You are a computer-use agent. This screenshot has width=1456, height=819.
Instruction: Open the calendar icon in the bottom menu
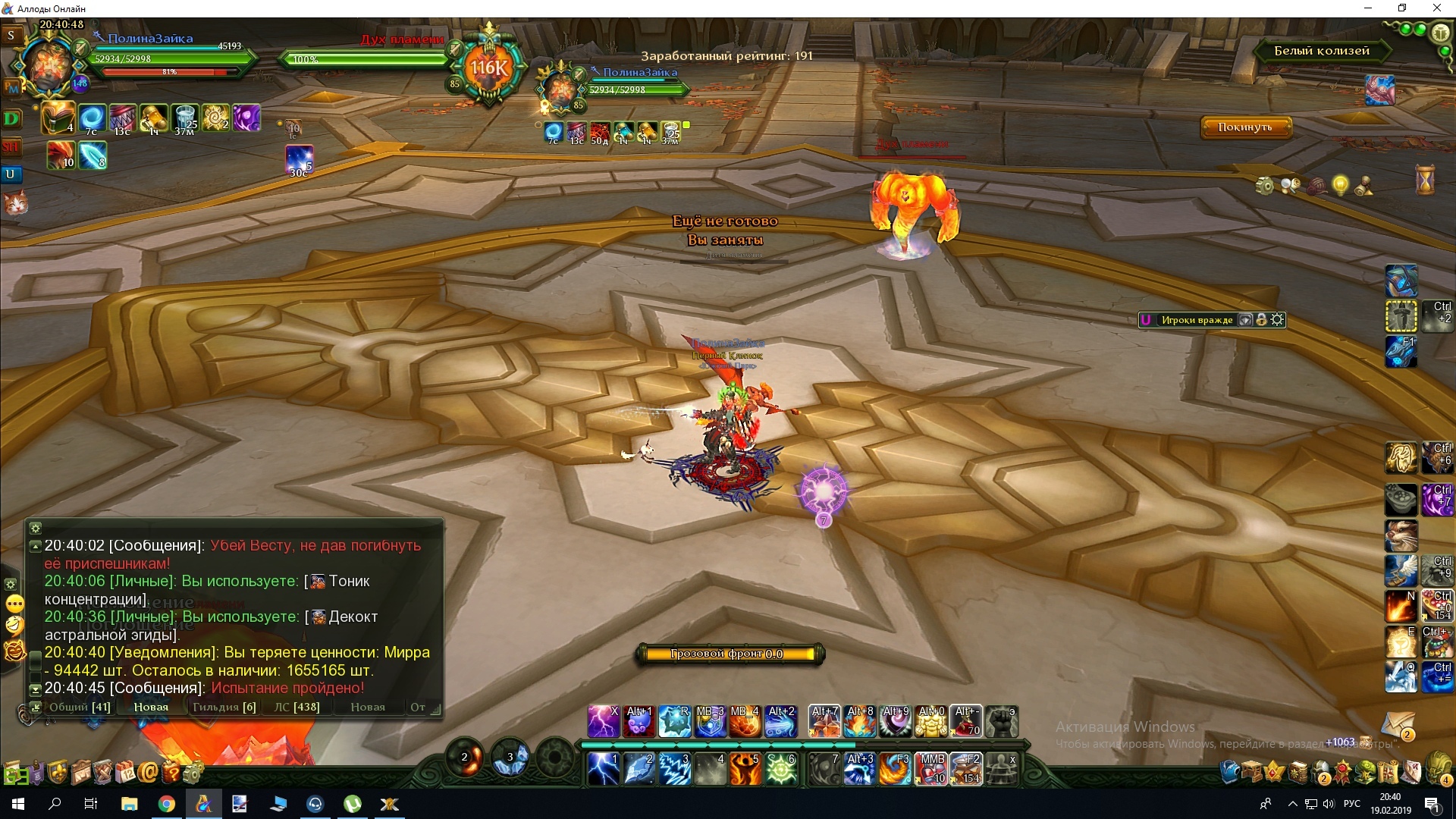click(125, 773)
